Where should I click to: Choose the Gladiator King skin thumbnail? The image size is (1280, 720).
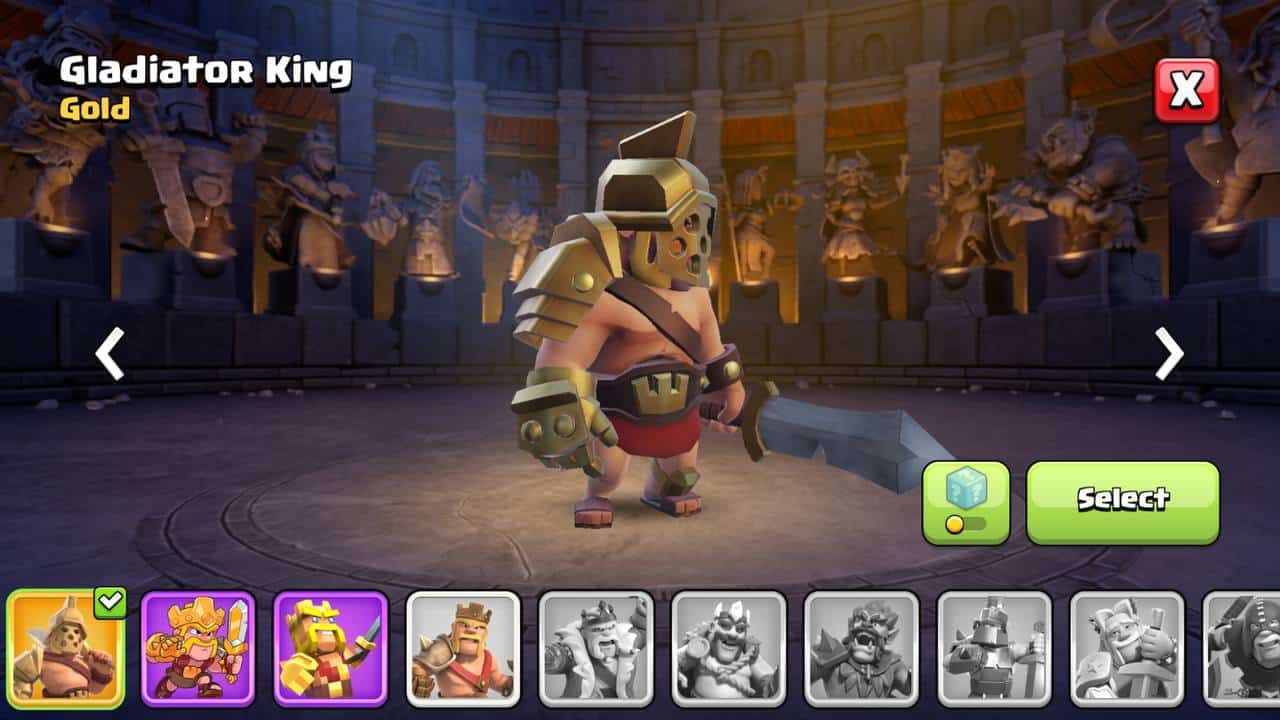(65, 649)
